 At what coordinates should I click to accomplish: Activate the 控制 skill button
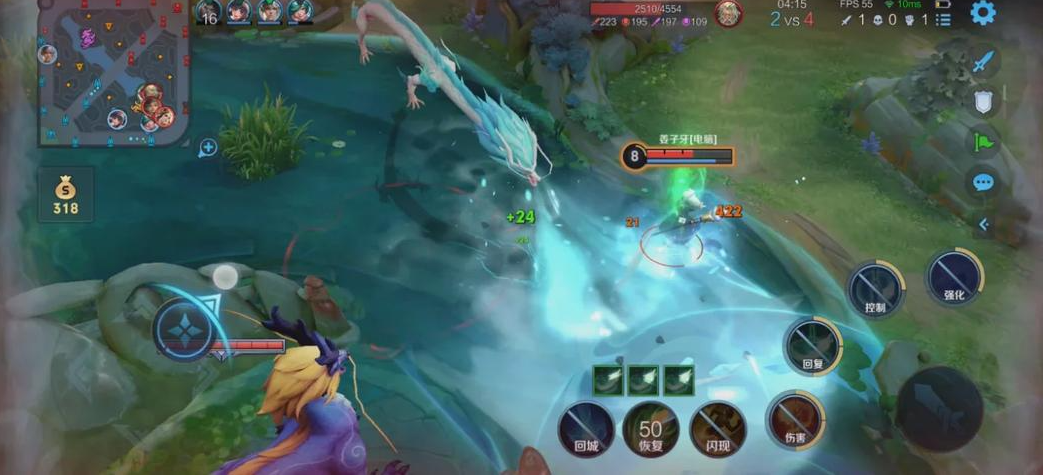(x=875, y=289)
